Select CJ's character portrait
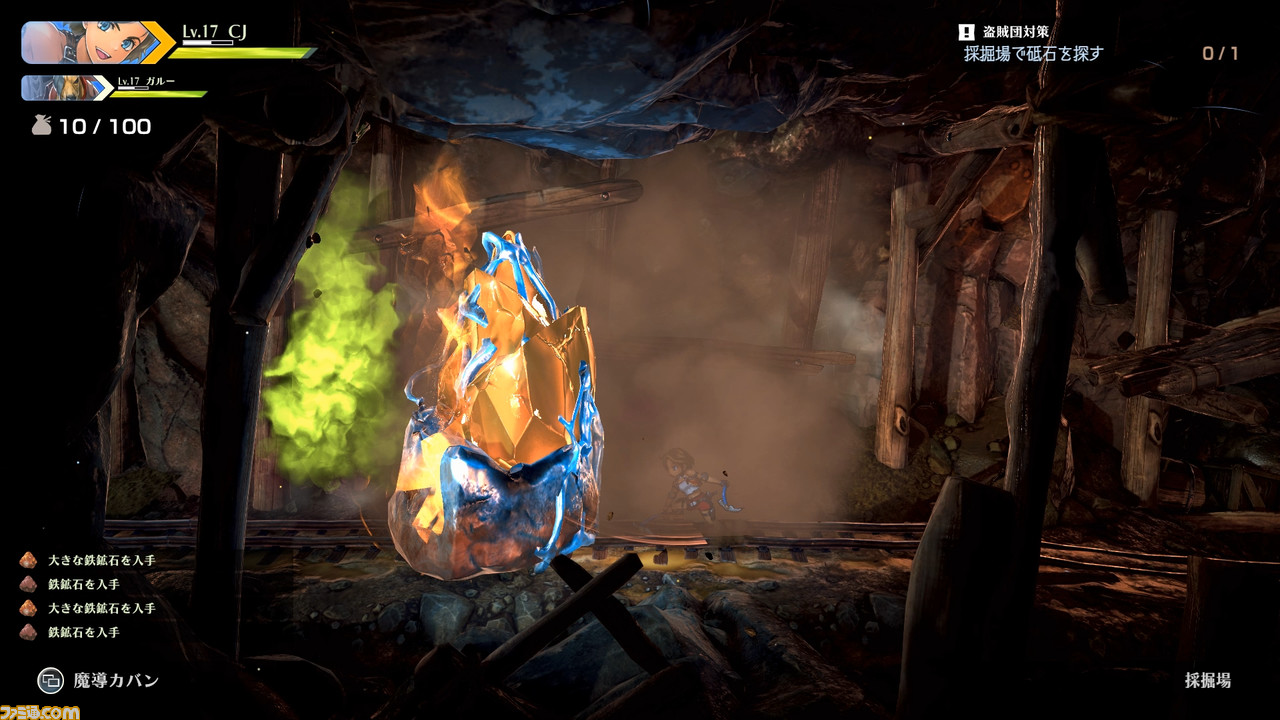The image size is (1280, 720). coord(85,42)
